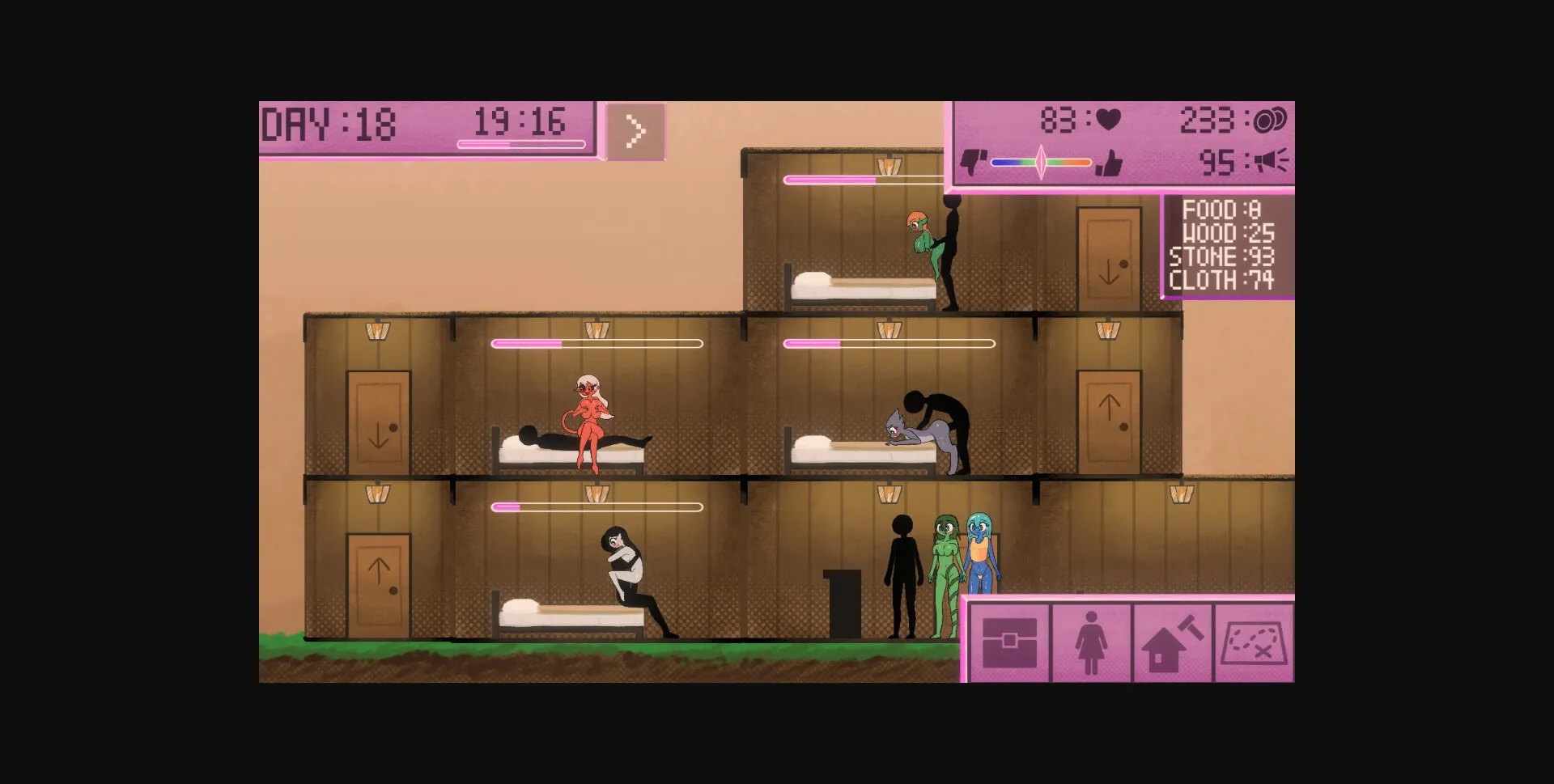The width and height of the screenshot is (1554, 784).
Task: Open the map screen icon
Action: coord(1253,643)
